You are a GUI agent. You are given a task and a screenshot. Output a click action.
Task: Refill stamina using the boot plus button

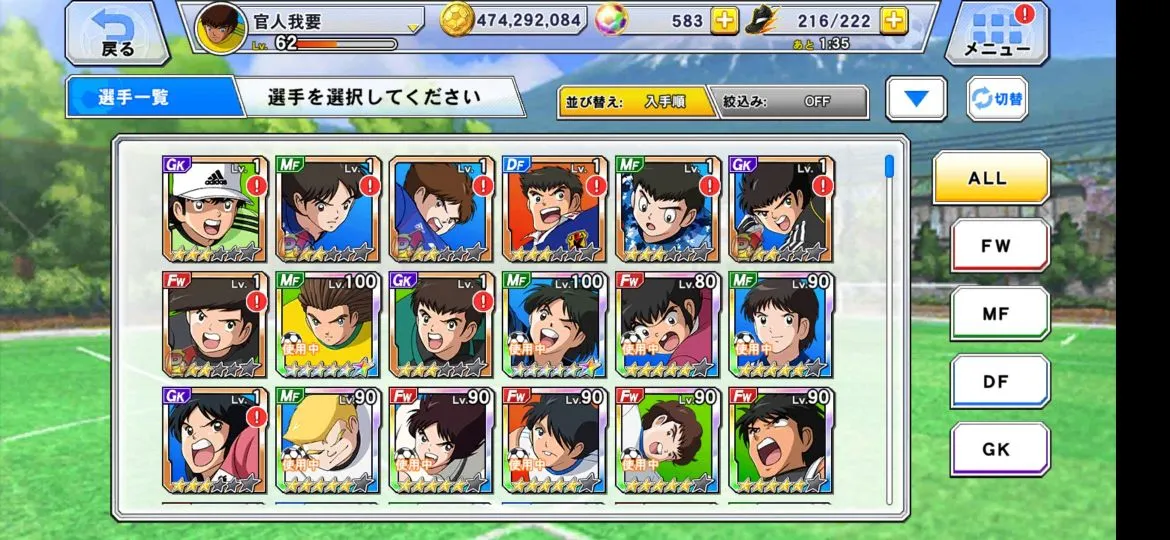pyautogui.click(x=894, y=19)
